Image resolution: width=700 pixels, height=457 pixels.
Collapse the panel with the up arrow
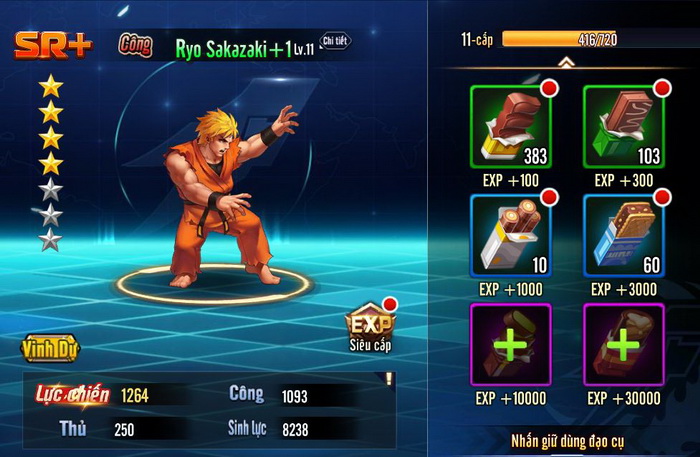[x=566, y=62]
